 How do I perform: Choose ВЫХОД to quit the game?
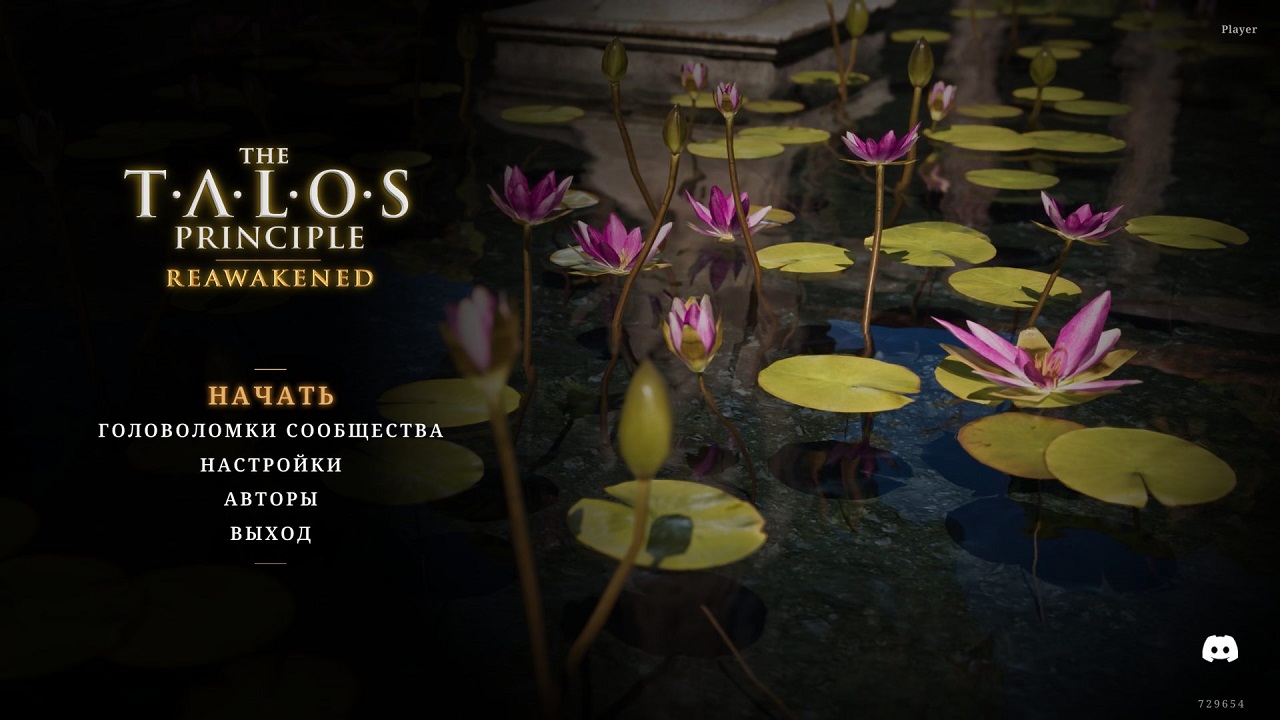tap(270, 533)
